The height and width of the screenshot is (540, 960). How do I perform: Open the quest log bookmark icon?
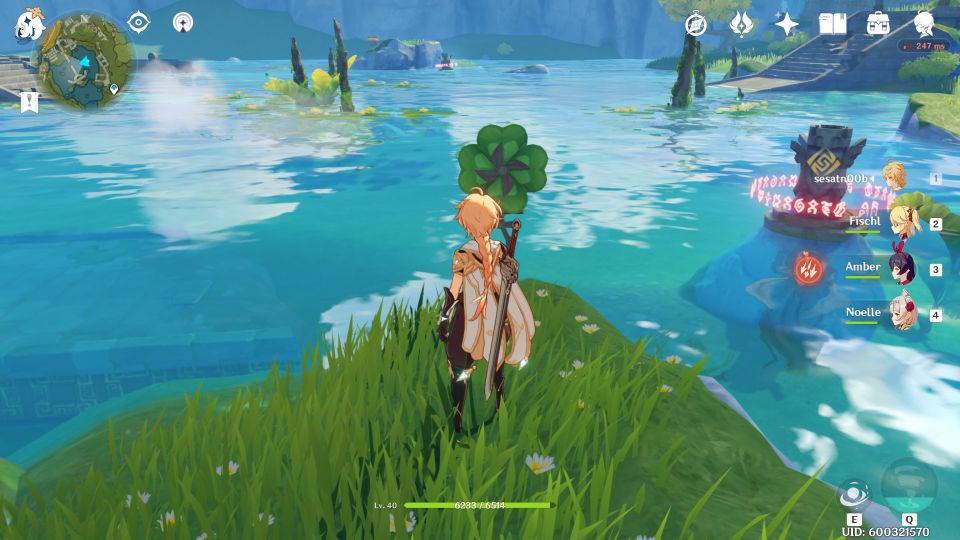(29, 101)
